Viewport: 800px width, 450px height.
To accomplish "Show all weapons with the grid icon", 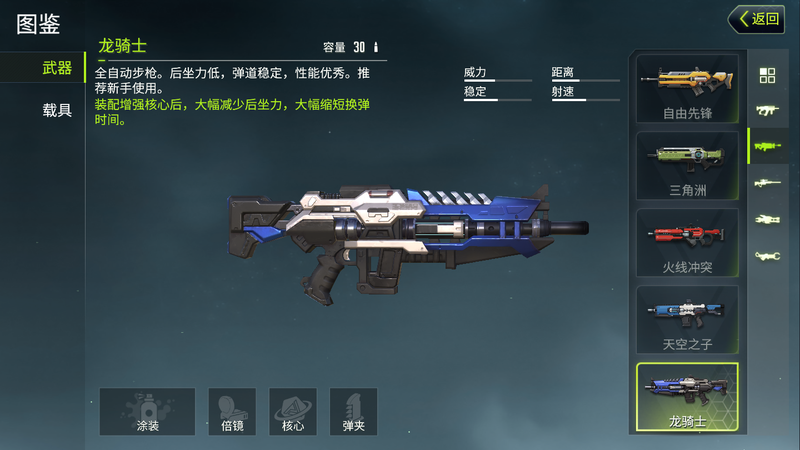I will click(767, 75).
